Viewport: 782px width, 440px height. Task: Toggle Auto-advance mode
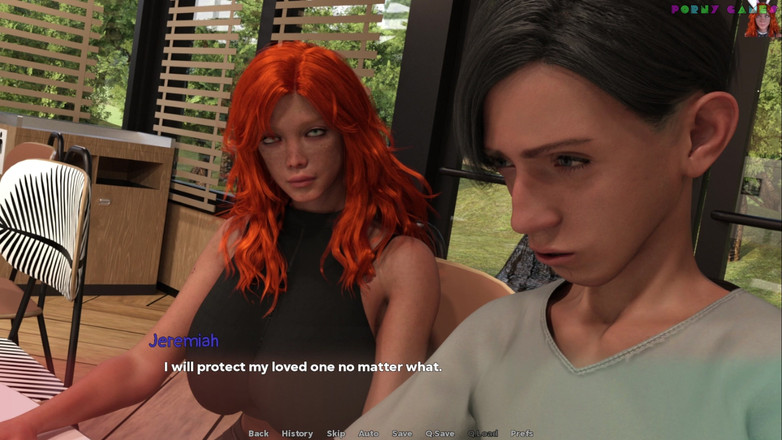(368, 433)
